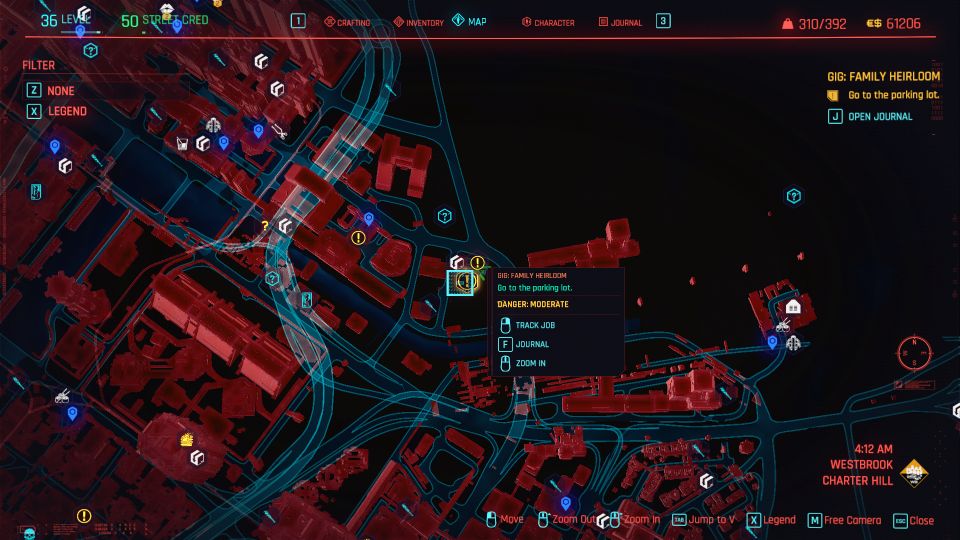Select the yellow question mark map marker
960x540 pixels.
[264, 227]
